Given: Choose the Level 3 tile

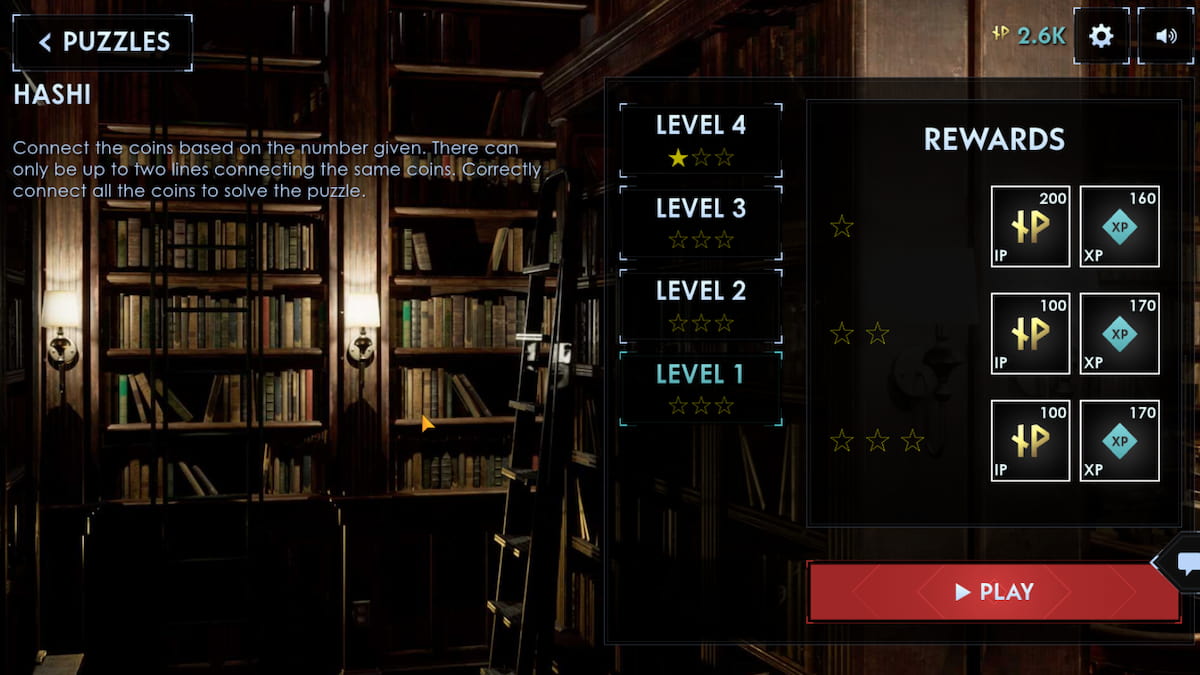Looking at the screenshot, I should click(700, 222).
